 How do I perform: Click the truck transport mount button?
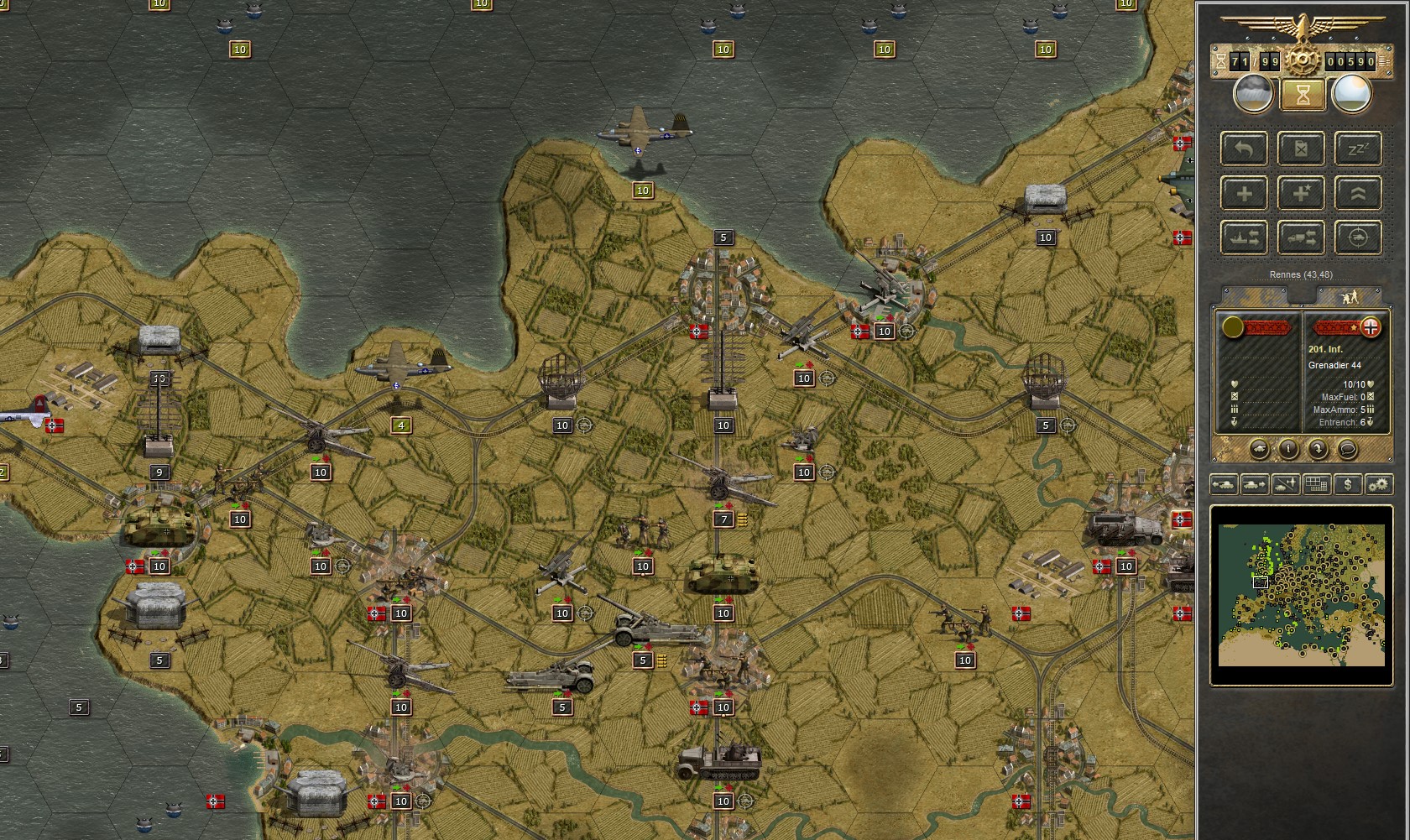tap(1301, 237)
